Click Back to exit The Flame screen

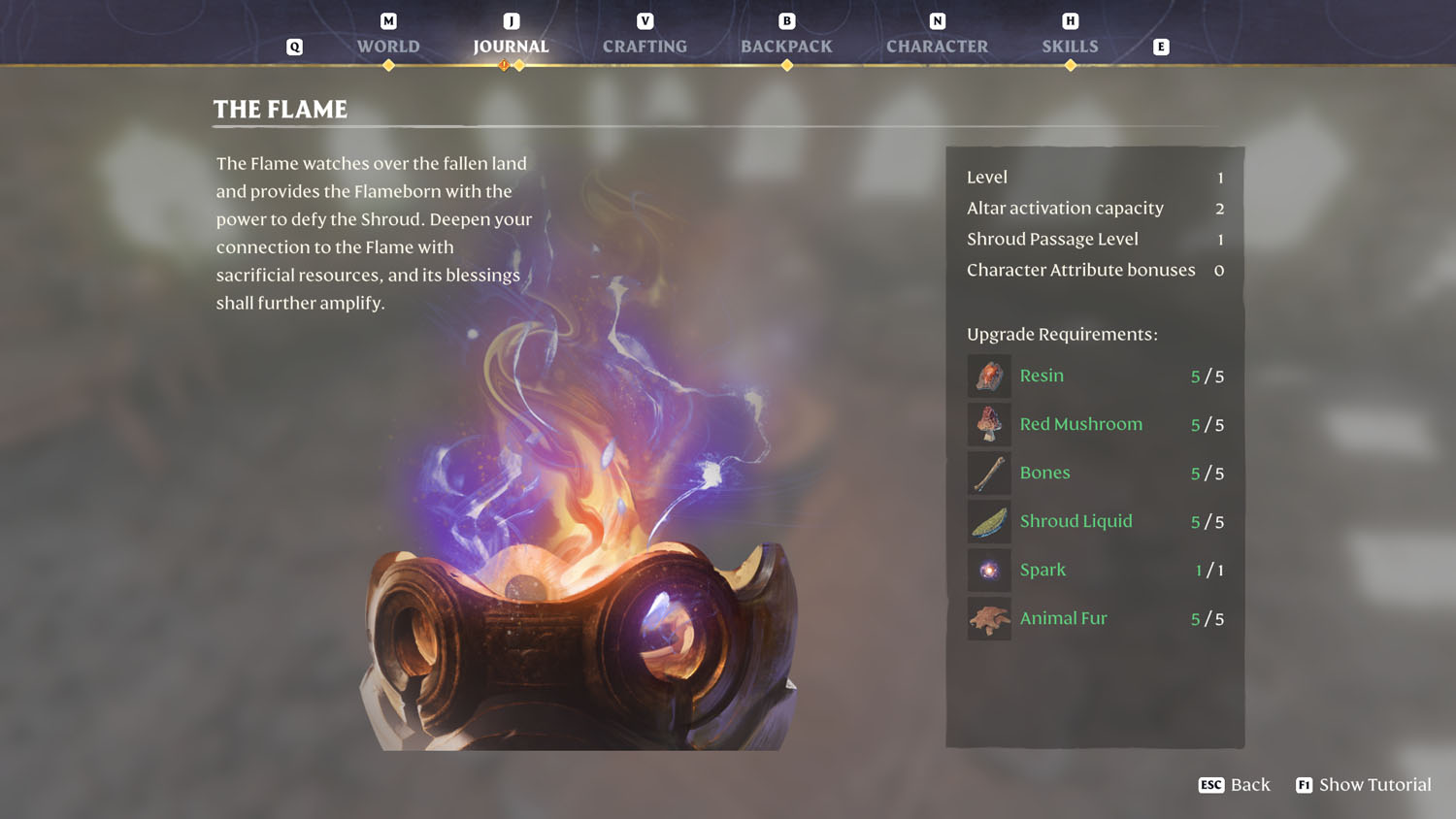(1235, 784)
